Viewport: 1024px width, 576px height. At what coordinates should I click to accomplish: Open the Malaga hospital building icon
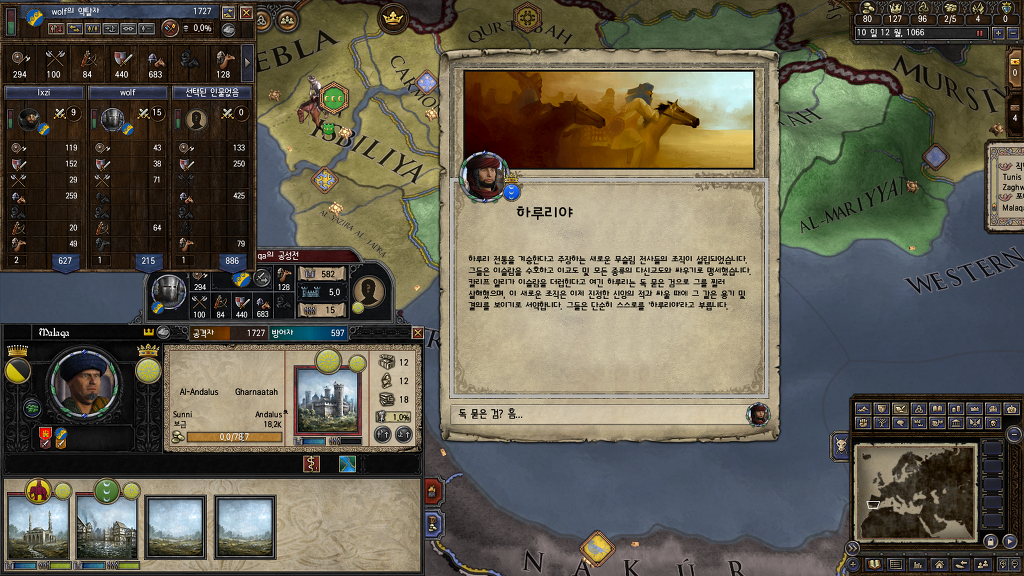click(x=313, y=464)
